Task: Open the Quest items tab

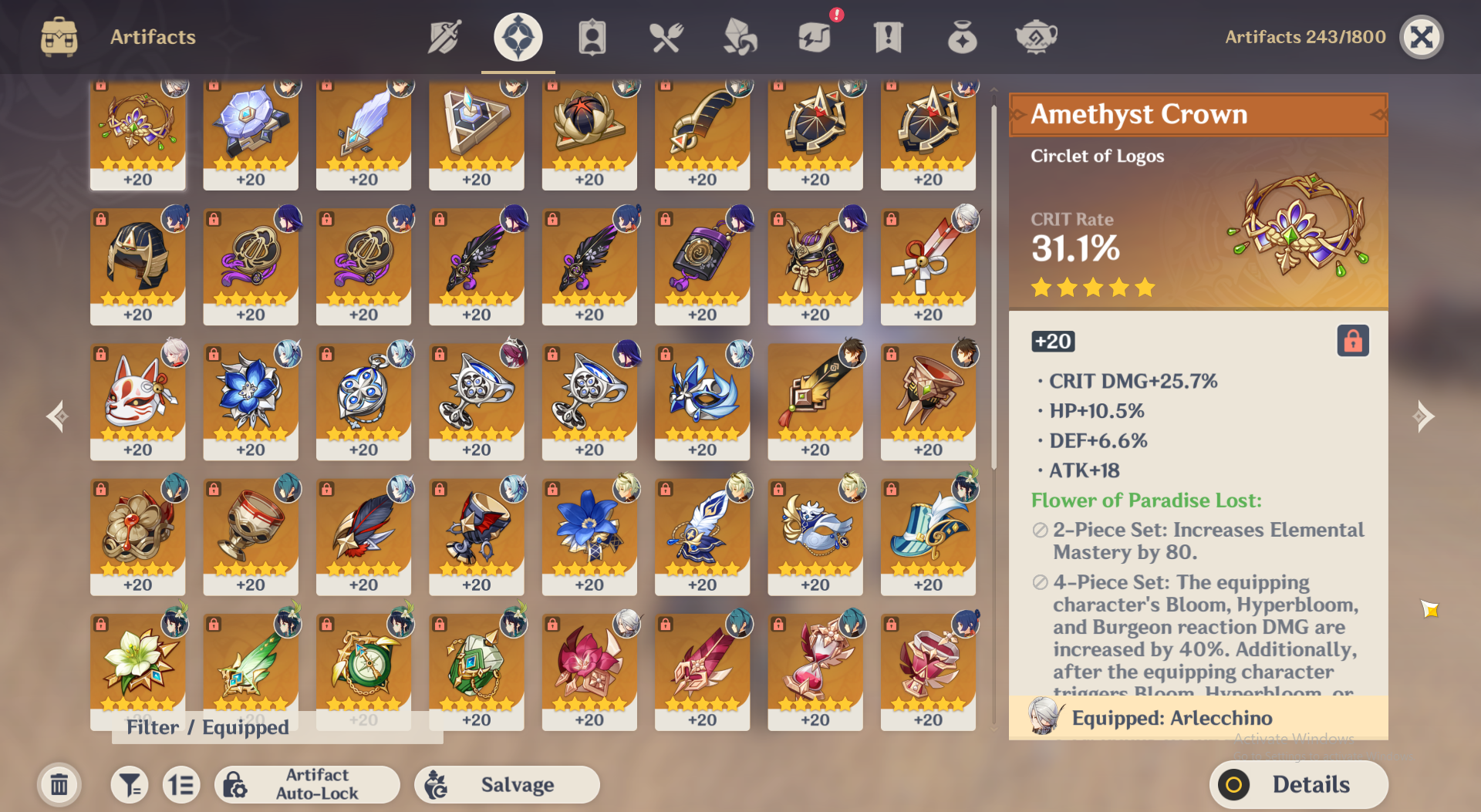Action: coord(888,37)
